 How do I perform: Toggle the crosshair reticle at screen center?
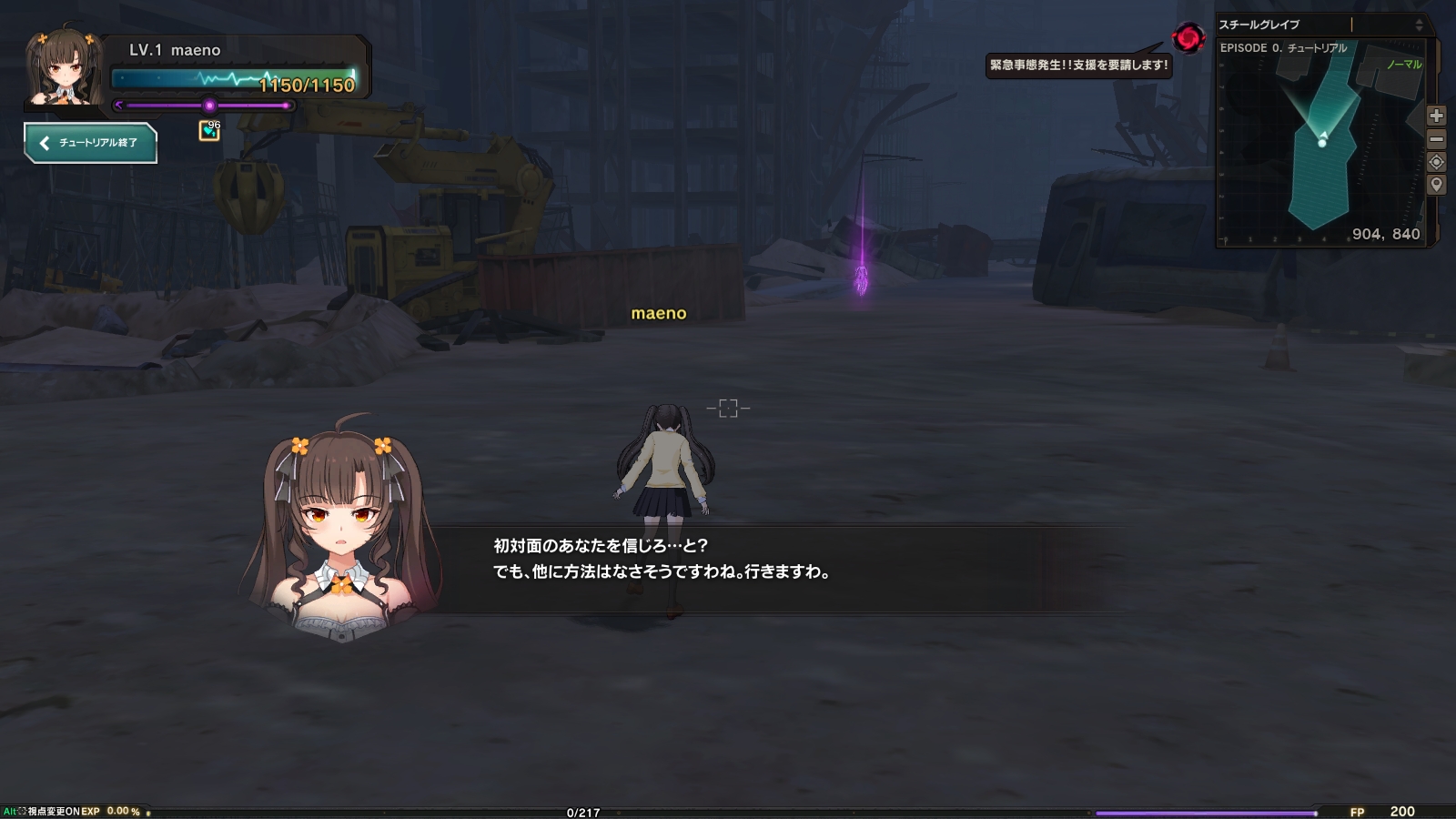point(728,408)
